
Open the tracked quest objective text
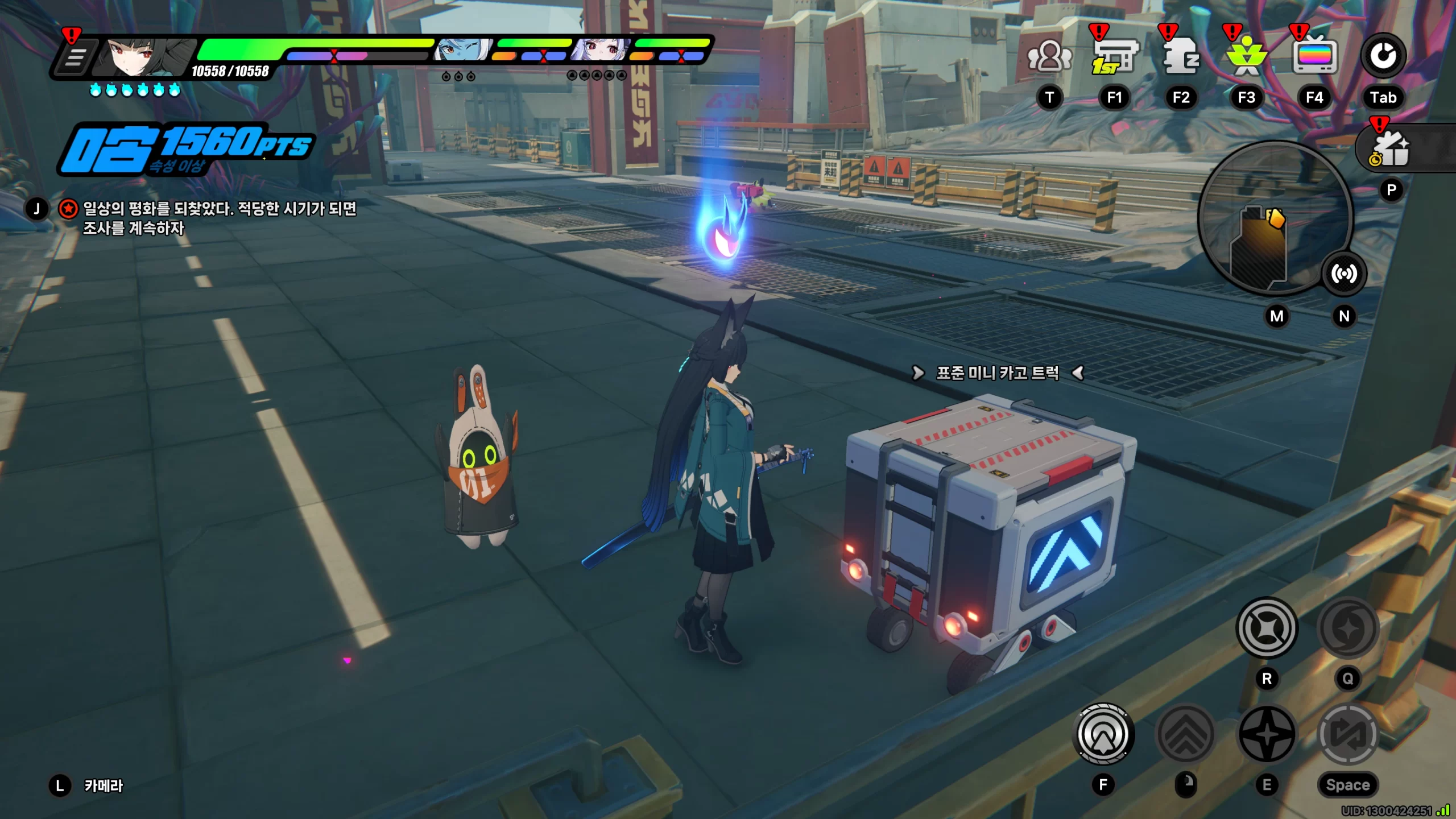click(219, 218)
